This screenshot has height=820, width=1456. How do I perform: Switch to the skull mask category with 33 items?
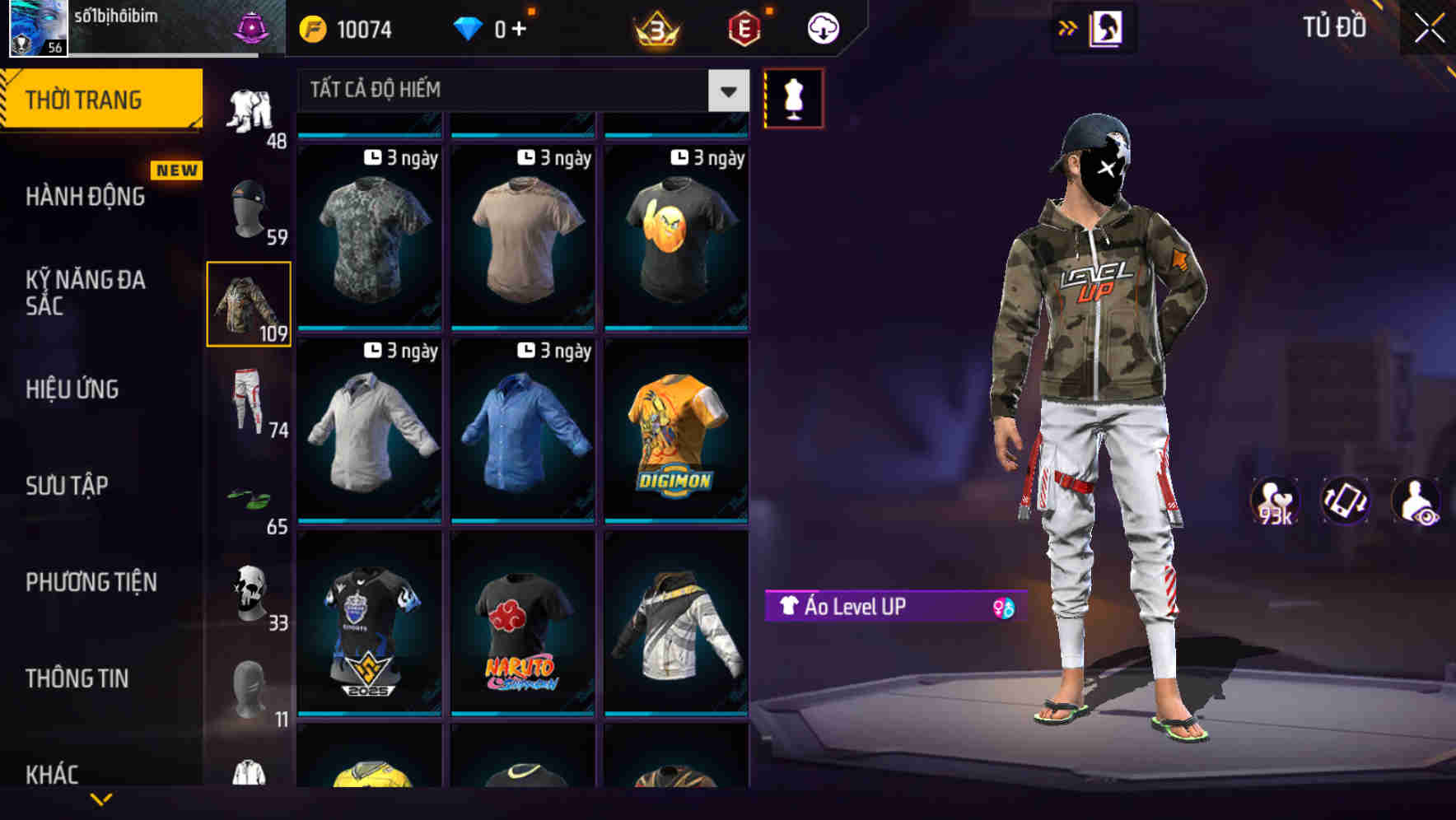coord(248,589)
